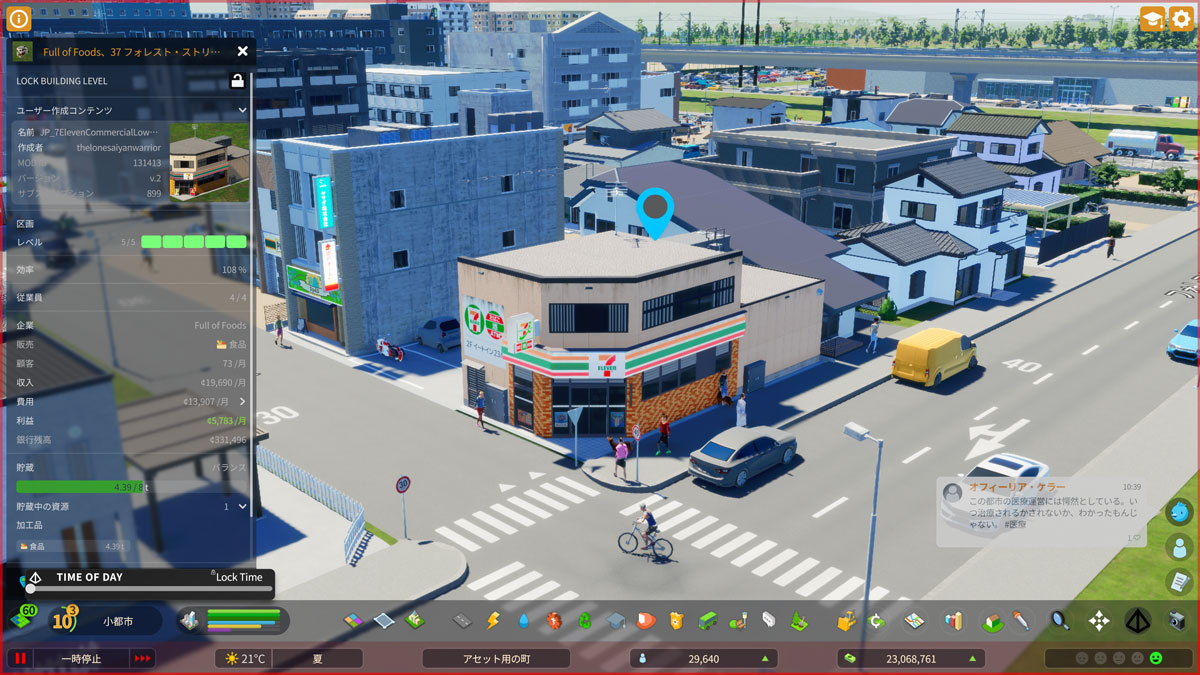Select the yellow bulldozer tool
Screen dimensions: 1200x675
tap(847, 621)
